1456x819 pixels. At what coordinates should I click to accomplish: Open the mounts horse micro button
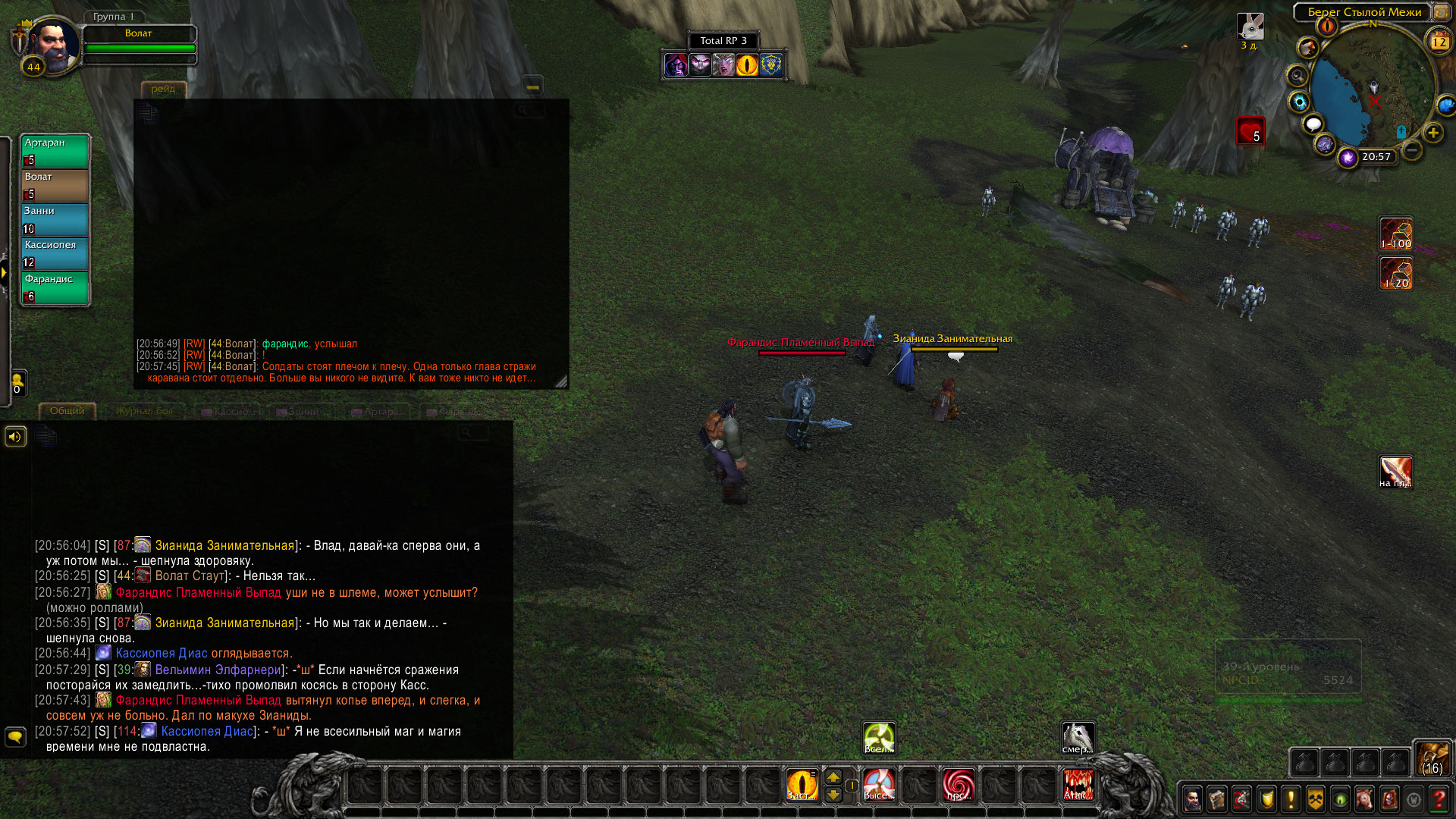click(1364, 799)
